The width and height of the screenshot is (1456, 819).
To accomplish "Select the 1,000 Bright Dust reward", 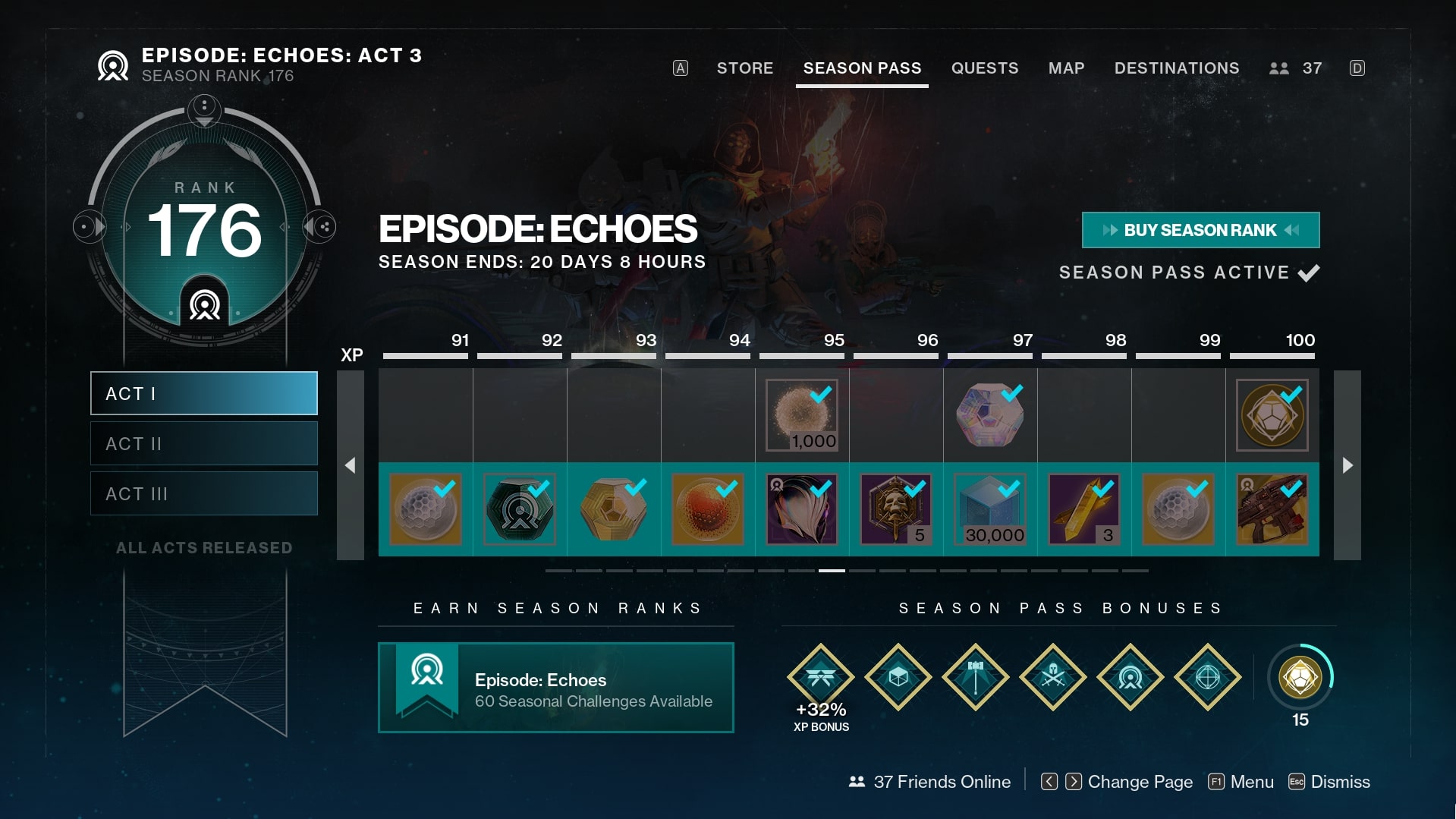I will click(801, 415).
